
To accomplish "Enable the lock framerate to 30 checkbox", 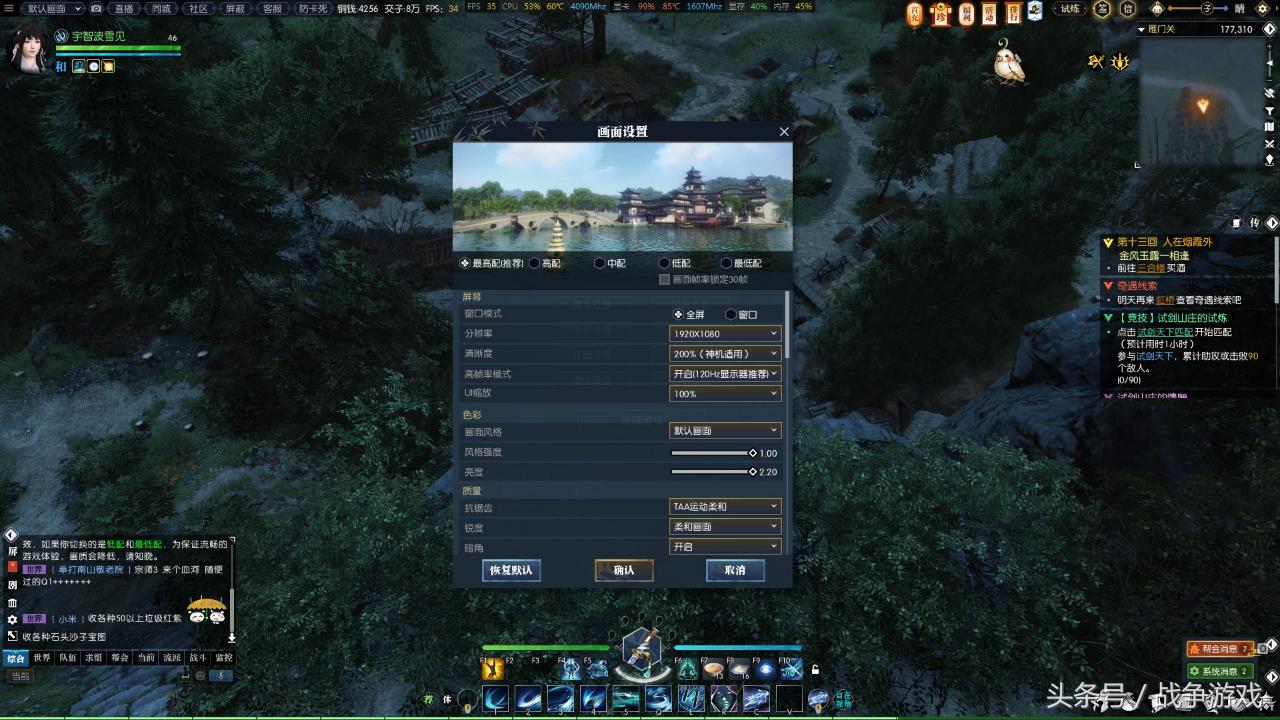I will pos(666,278).
